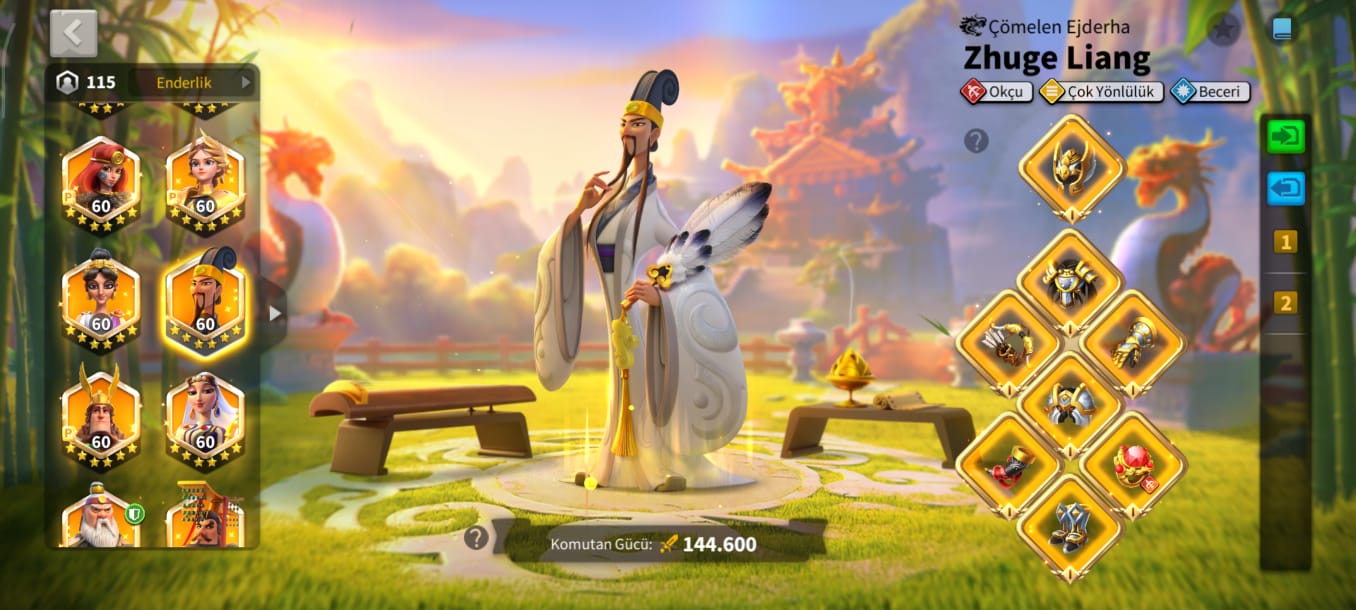This screenshot has width=1356, height=610.
Task: Select the black chest armor slot
Action: coord(1071,280)
